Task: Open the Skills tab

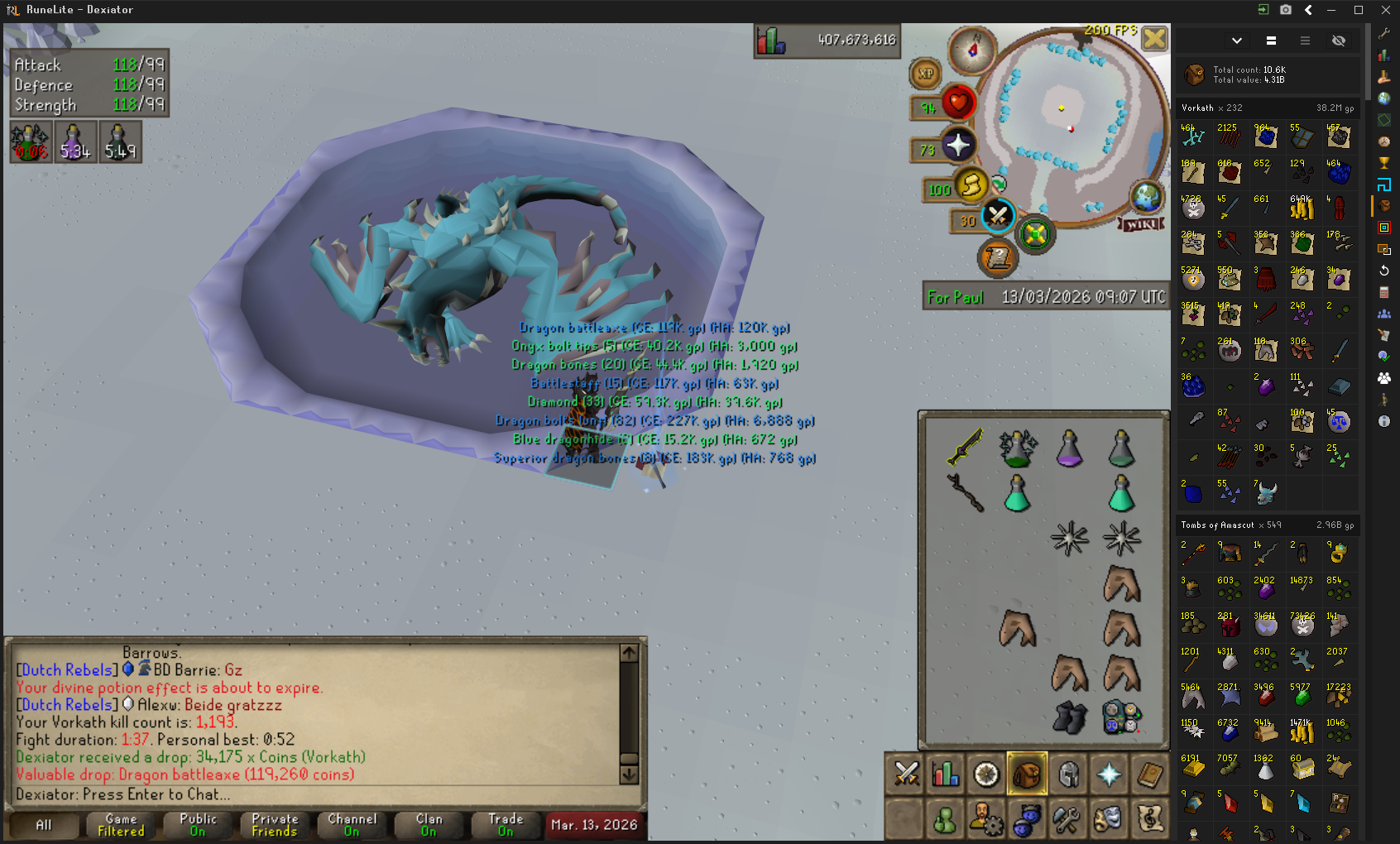Action: [946, 774]
